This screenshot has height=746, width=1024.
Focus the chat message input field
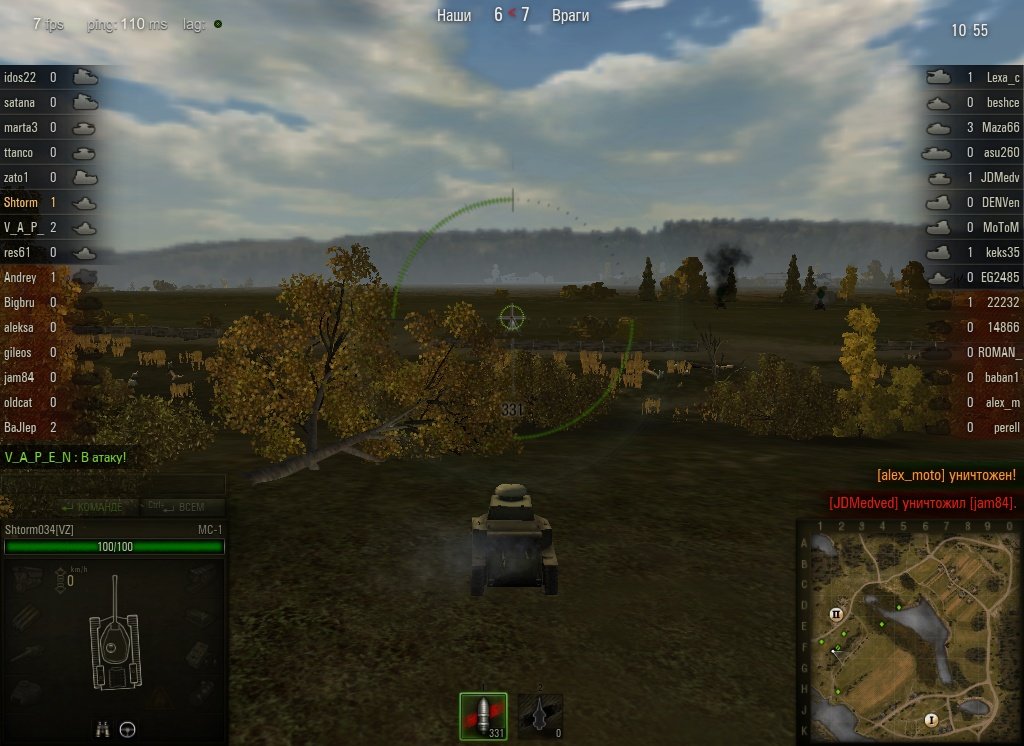tap(112, 484)
